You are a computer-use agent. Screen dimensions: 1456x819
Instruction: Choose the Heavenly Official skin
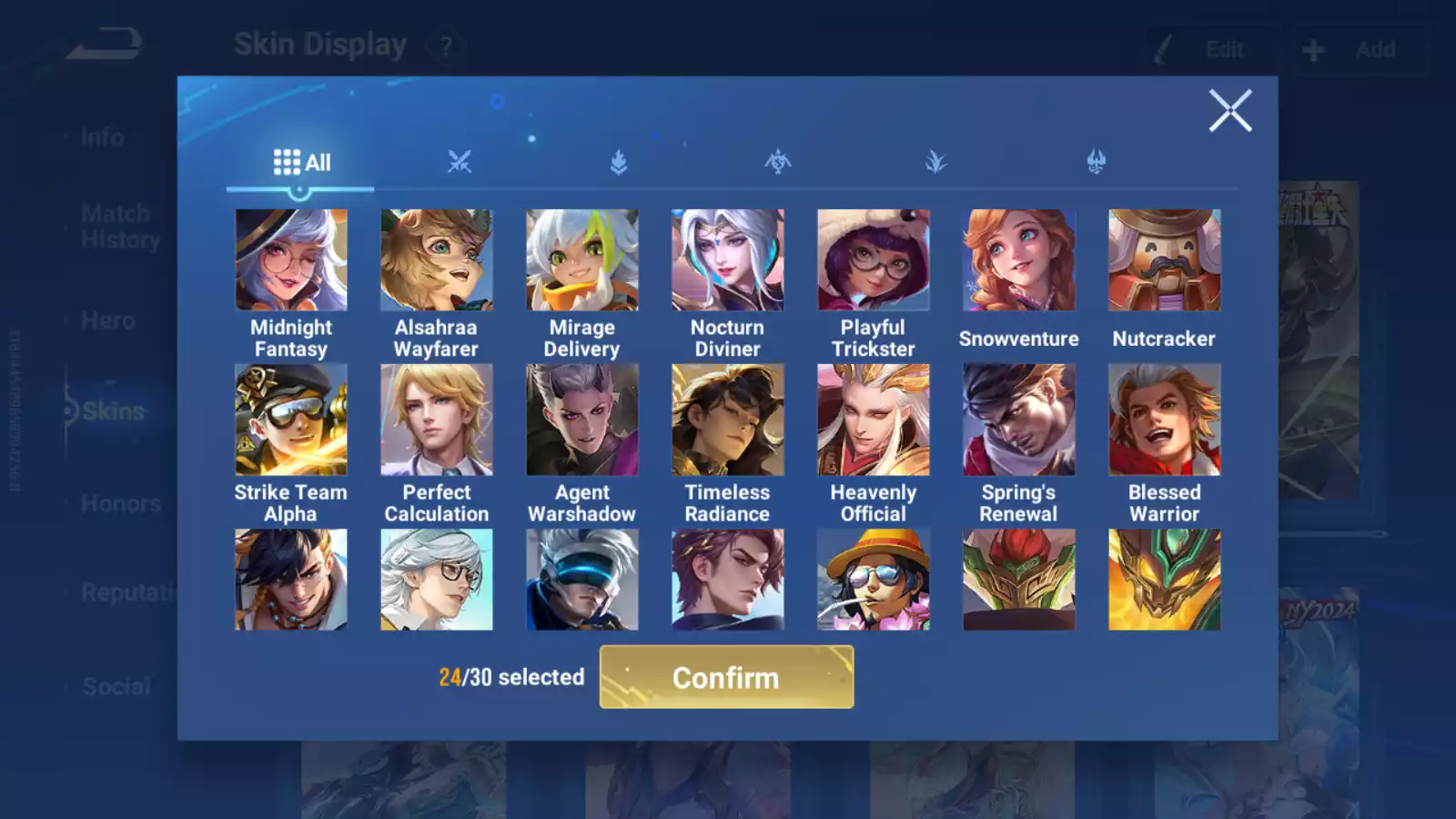tap(874, 420)
